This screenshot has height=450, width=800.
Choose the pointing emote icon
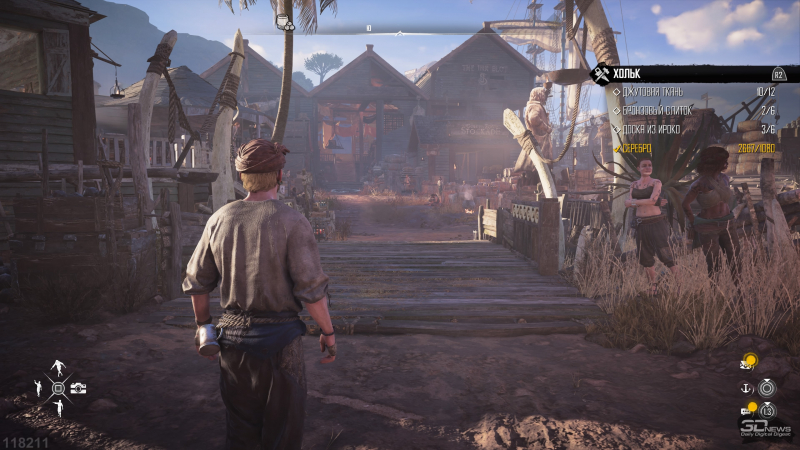[59, 408]
